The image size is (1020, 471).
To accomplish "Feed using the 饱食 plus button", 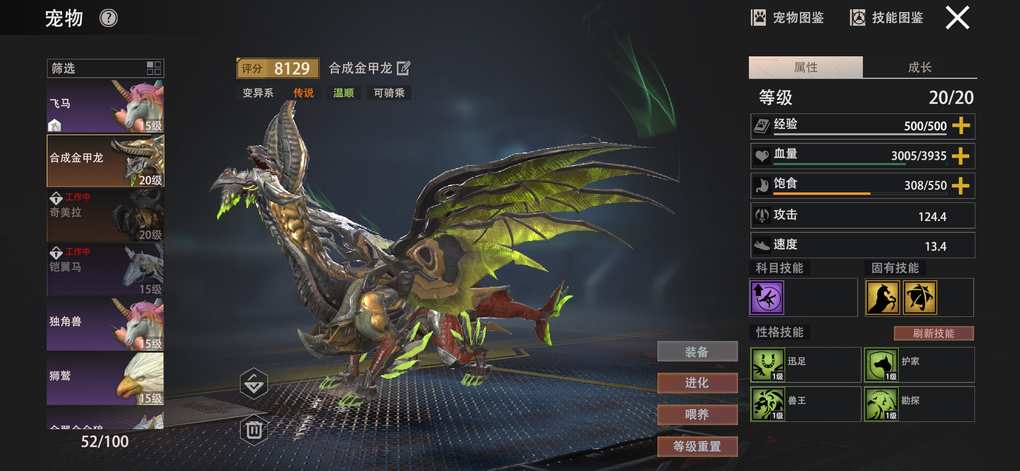I will click(961, 186).
